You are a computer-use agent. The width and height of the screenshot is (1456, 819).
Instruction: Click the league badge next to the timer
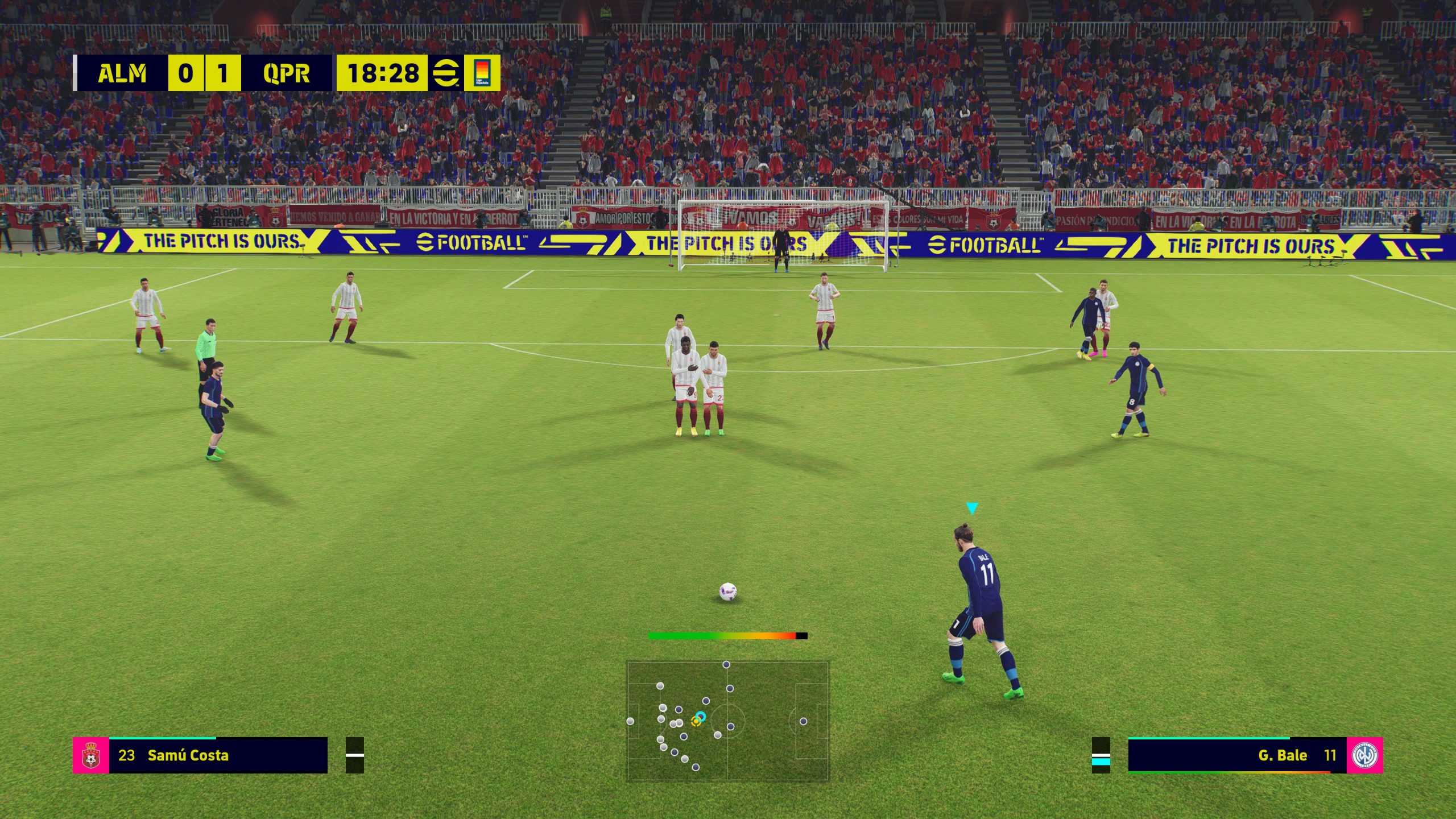point(482,73)
